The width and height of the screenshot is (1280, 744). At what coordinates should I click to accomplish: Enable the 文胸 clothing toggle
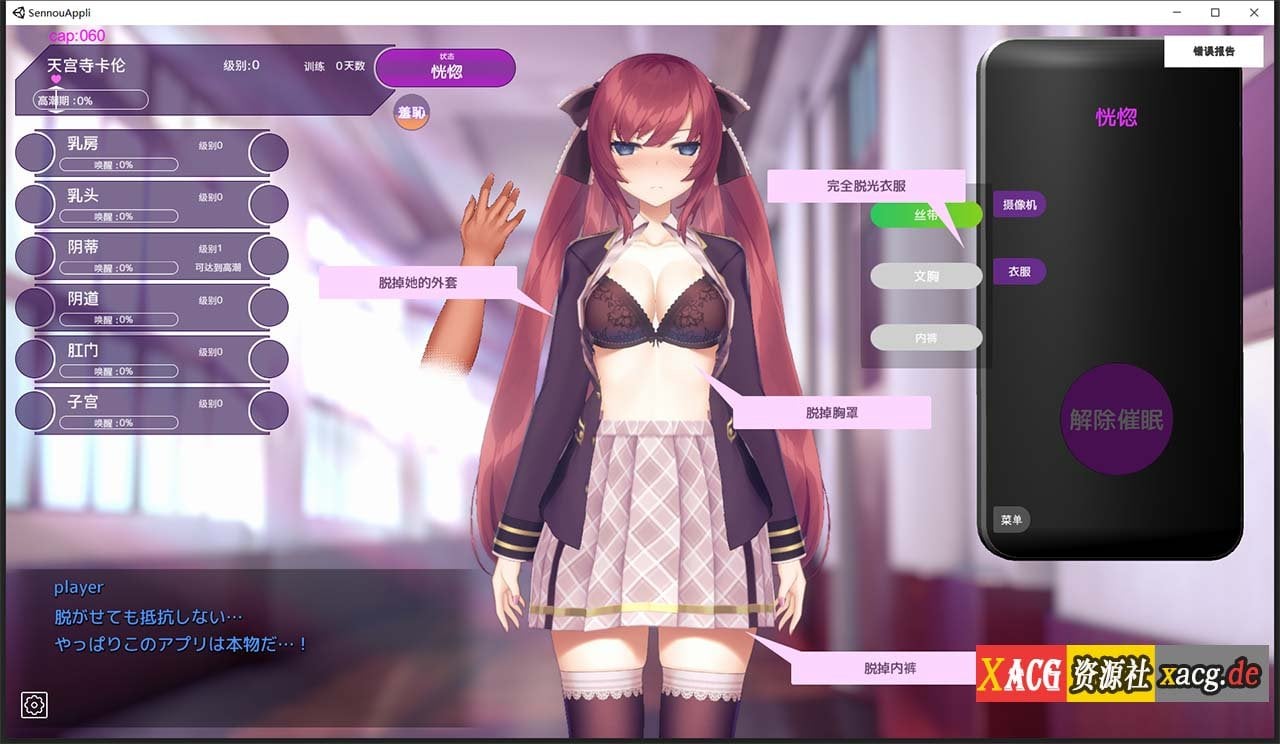[925, 276]
